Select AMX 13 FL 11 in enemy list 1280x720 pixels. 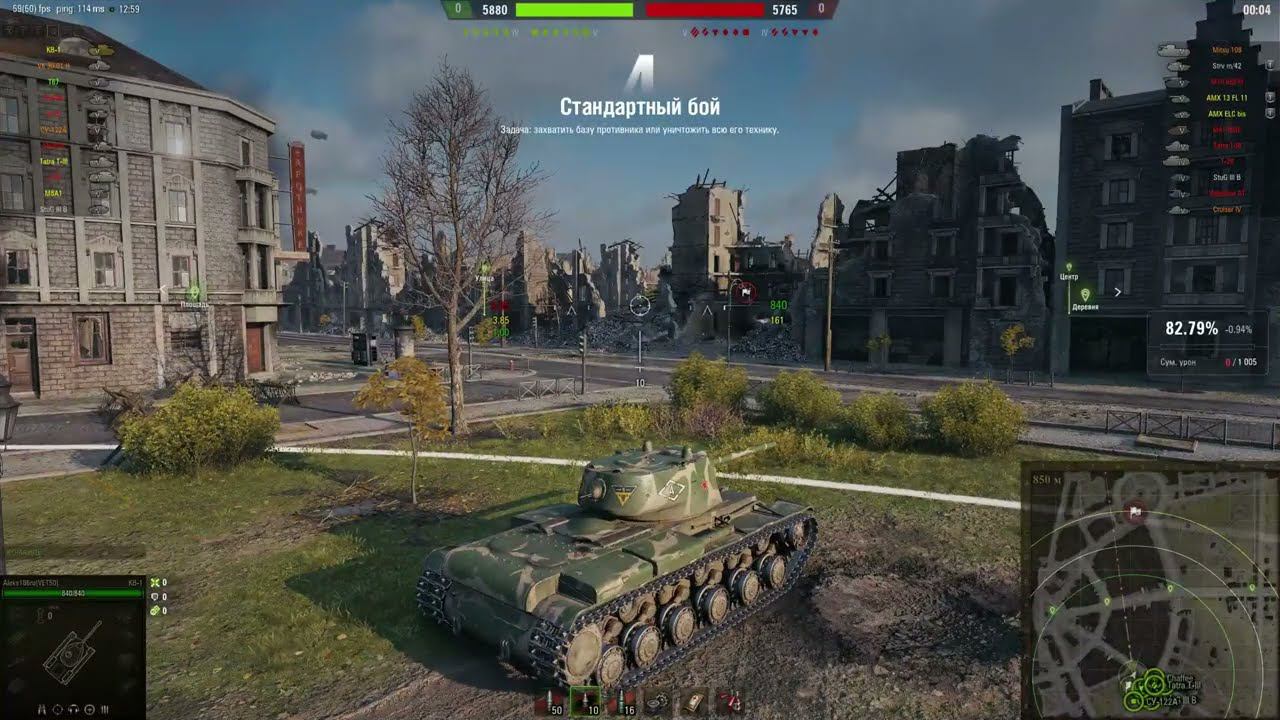click(1225, 97)
